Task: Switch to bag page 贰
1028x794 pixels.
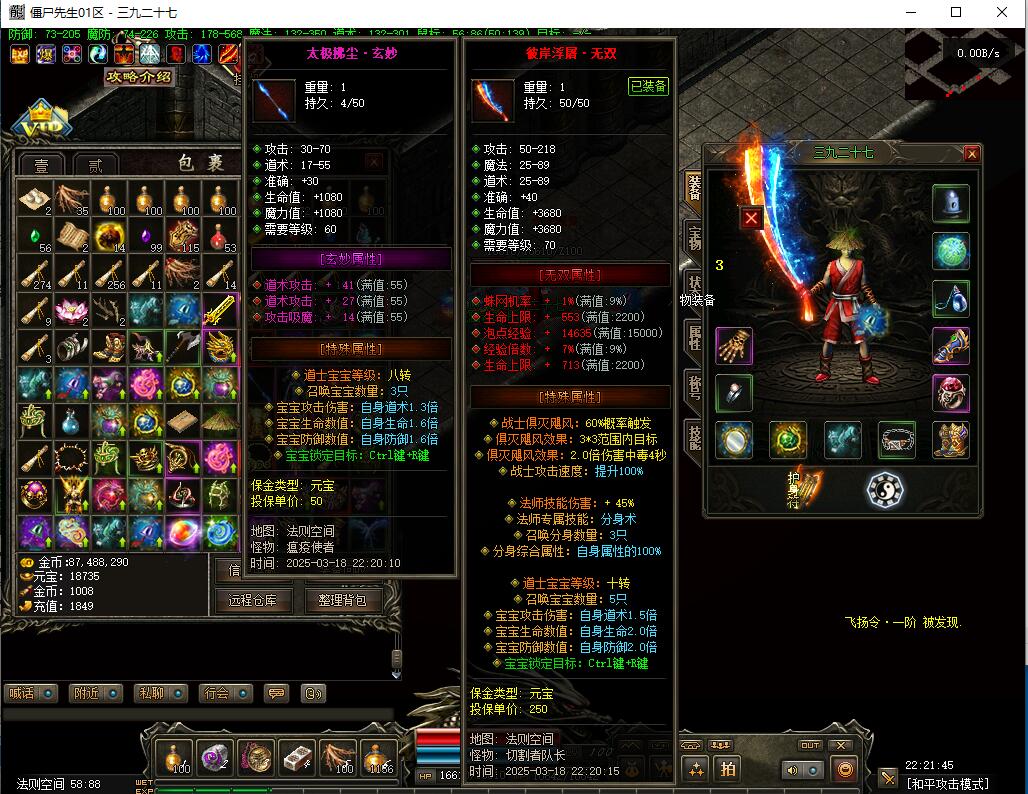Action: (x=95, y=166)
